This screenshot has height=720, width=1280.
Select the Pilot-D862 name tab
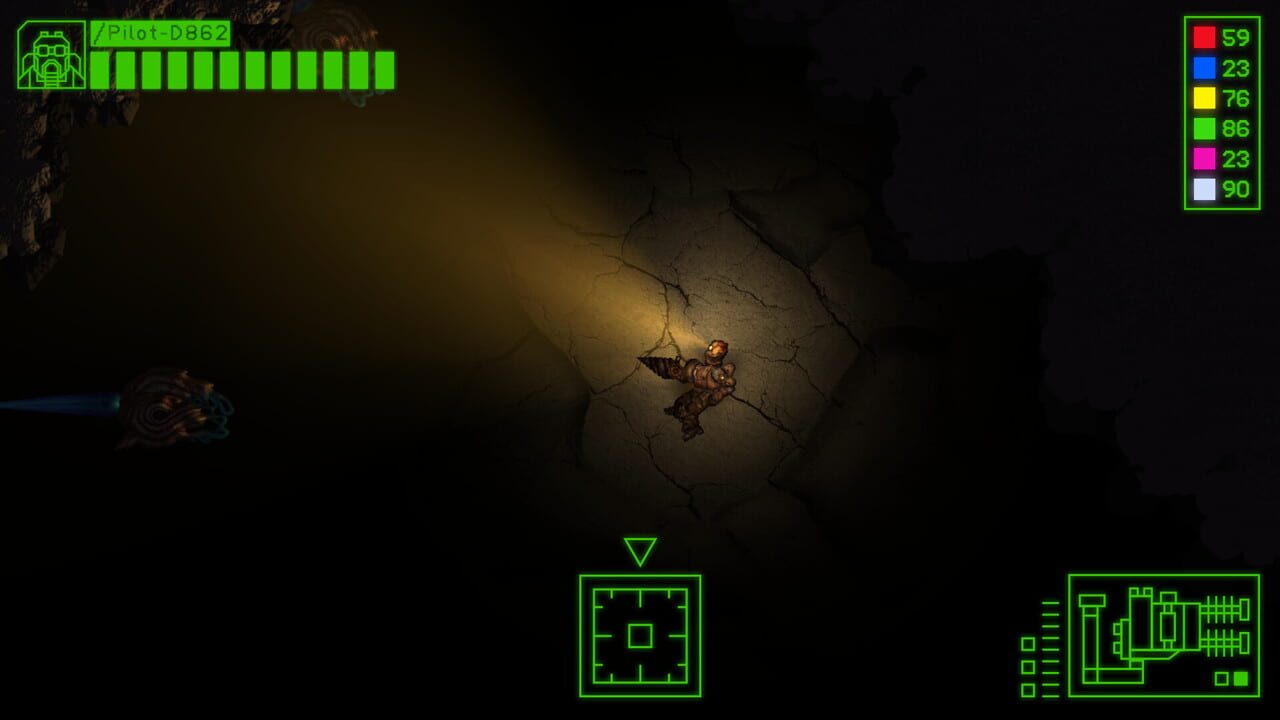[x=162, y=33]
